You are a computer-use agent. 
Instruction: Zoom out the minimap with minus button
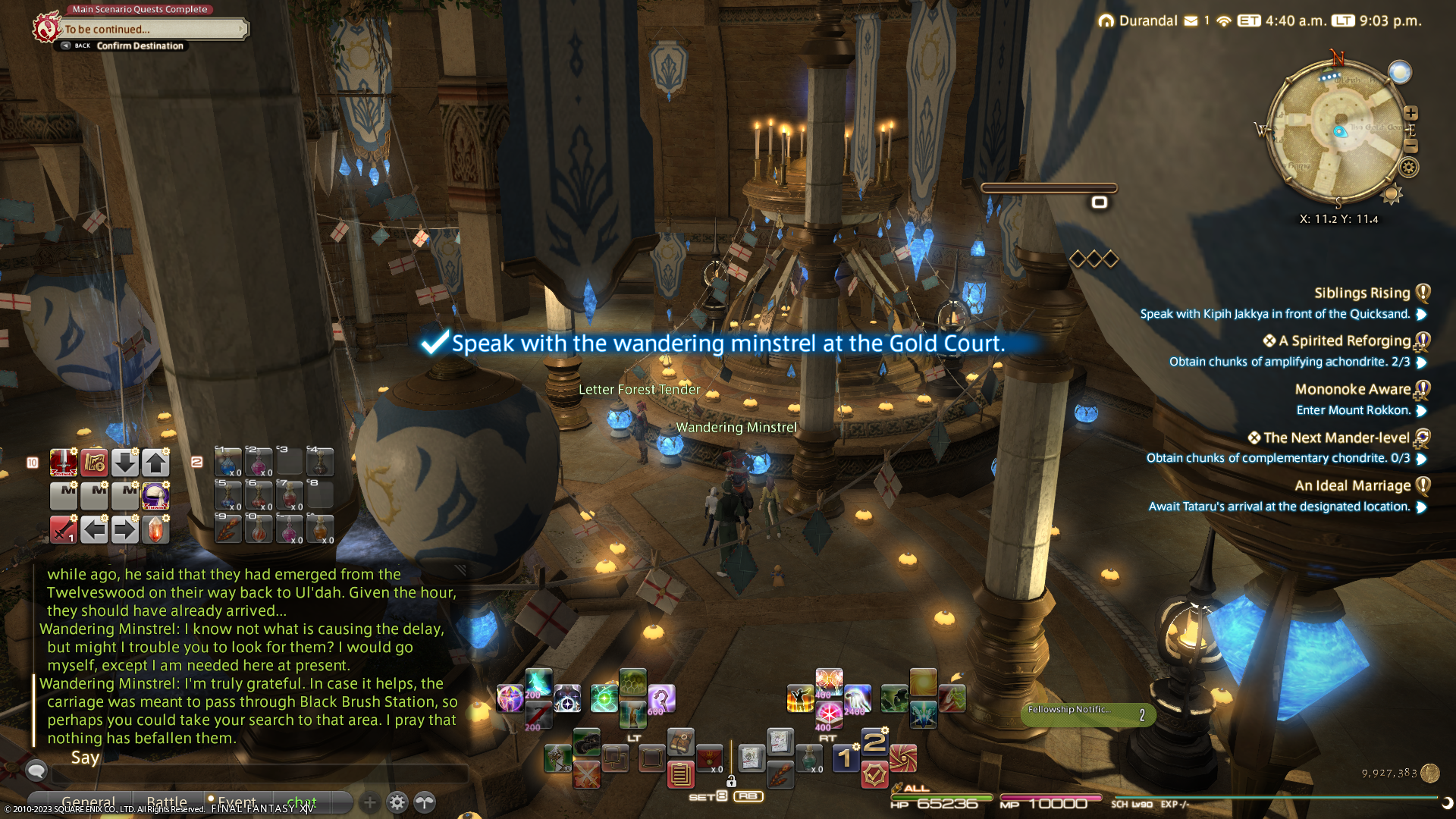[x=1410, y=146]
